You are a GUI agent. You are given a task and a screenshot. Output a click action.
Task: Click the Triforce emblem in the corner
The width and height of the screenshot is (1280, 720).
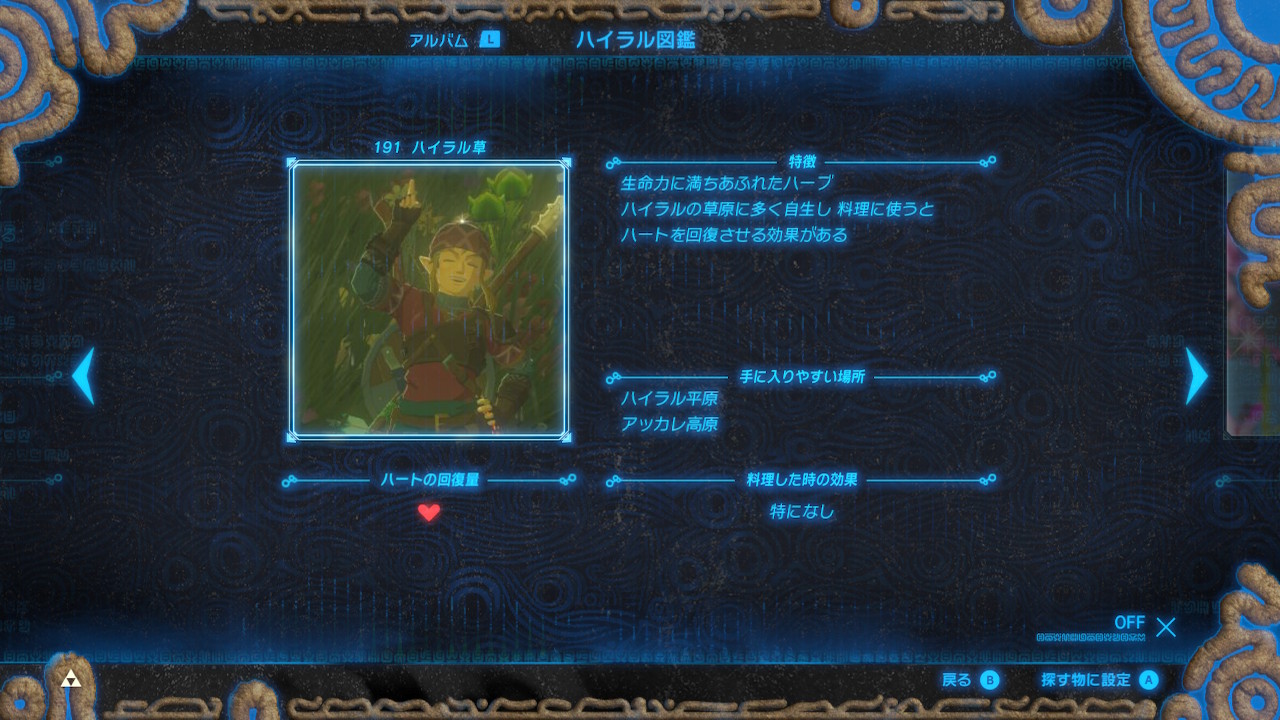[69, 678]
